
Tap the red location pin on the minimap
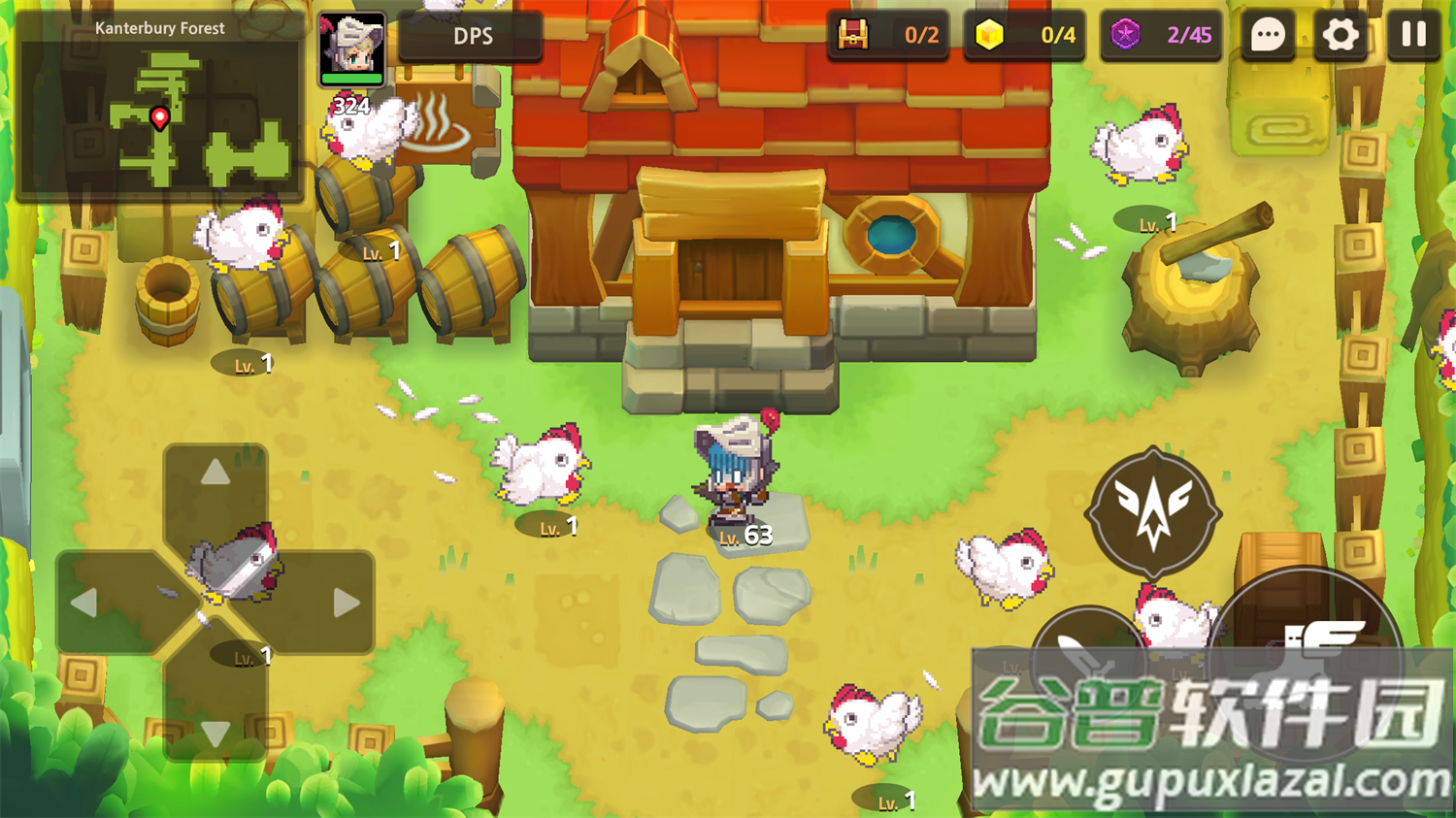click(159, 118)
